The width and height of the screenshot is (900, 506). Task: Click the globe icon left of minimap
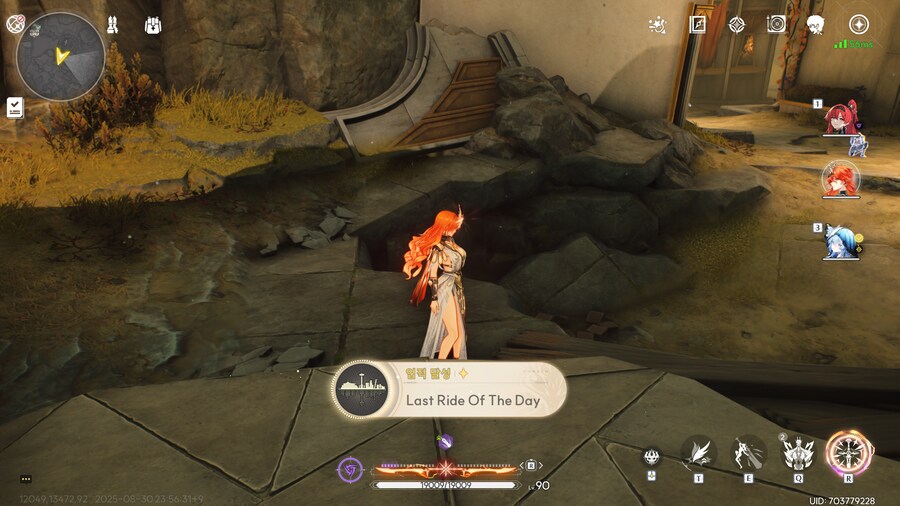click(15, 25)
